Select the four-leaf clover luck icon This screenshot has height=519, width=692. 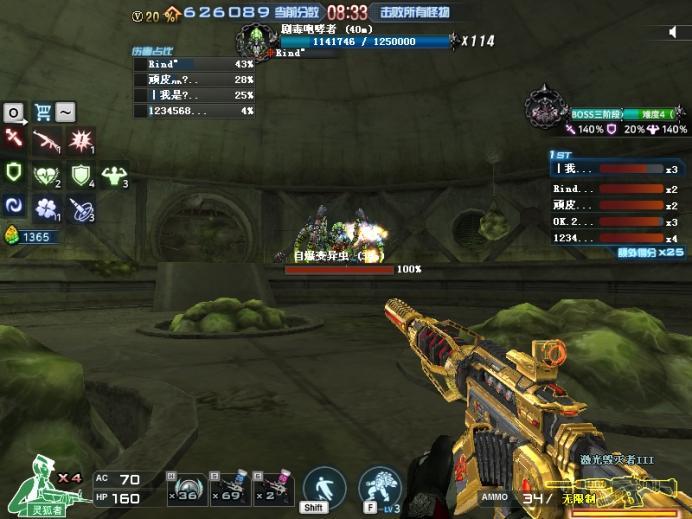pos(46,207)
